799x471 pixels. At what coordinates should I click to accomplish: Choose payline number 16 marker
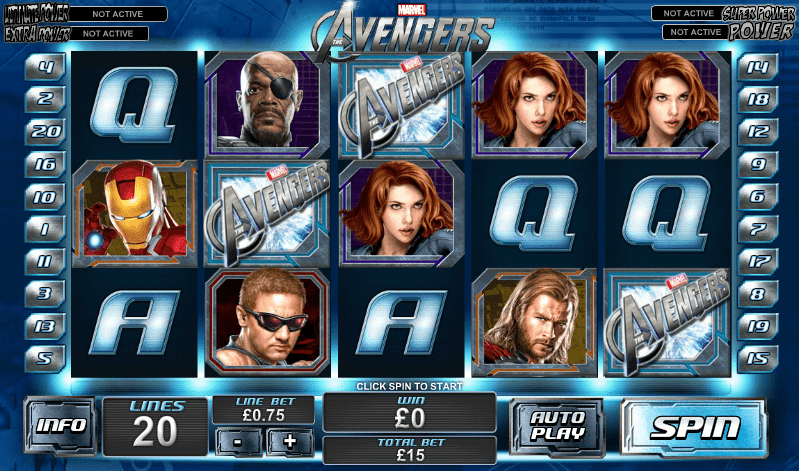pyautogui.click(x=45, y=163)
